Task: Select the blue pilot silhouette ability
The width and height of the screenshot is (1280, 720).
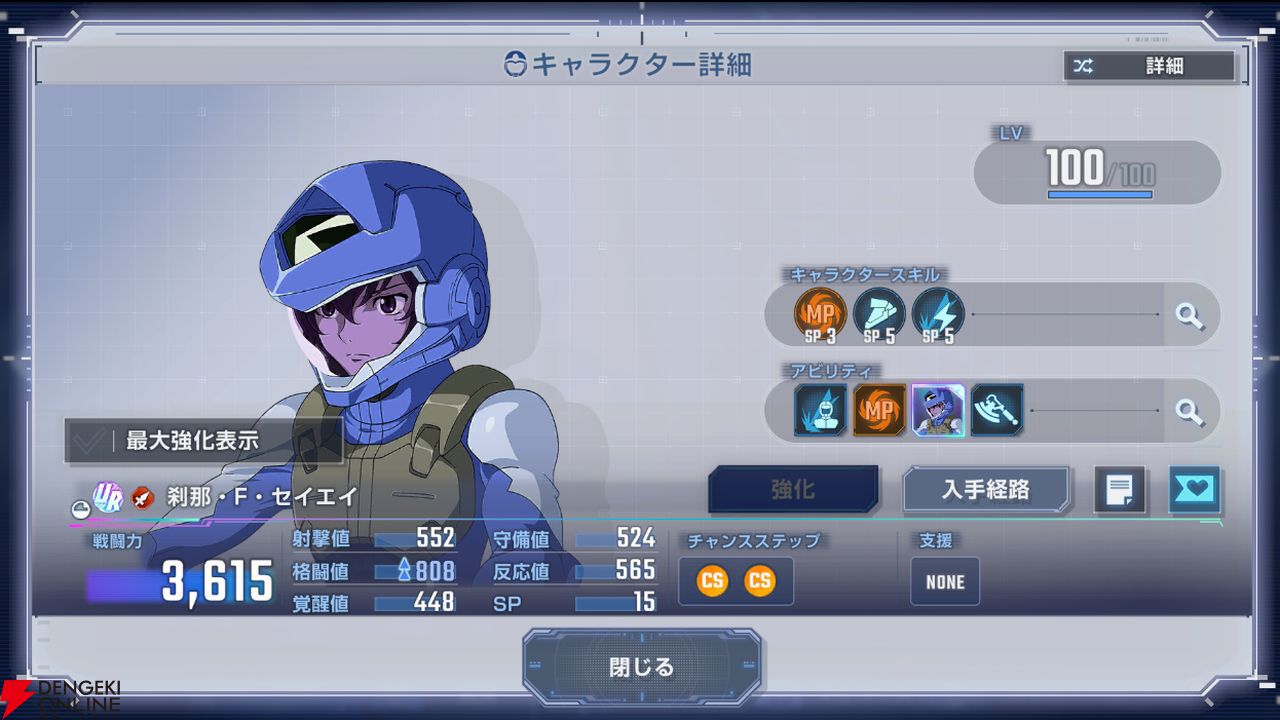Action: 821,410
